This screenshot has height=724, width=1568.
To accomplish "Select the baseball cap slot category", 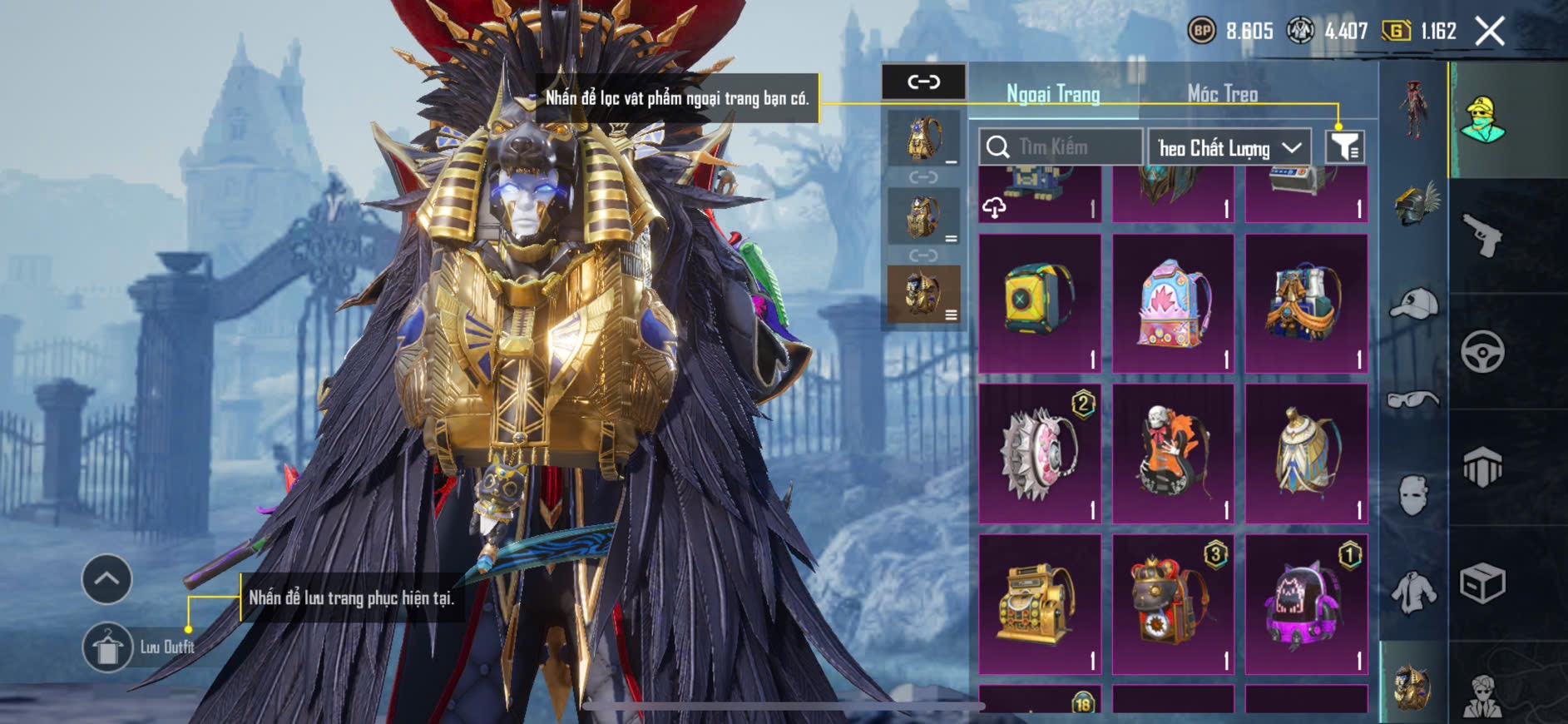I will (1414, 304).
